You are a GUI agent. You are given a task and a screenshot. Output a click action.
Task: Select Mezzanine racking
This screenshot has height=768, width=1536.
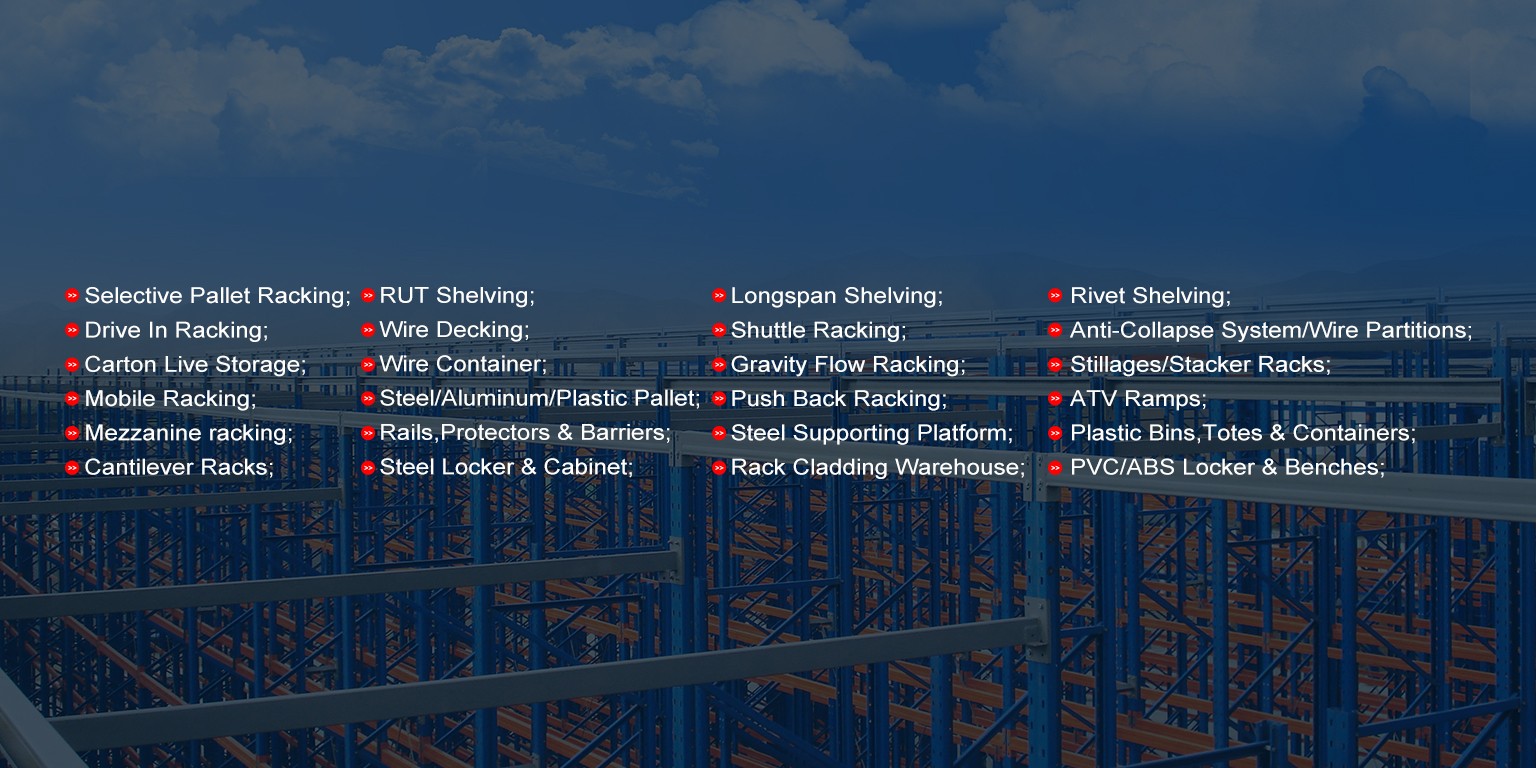(x=187, y=433)
